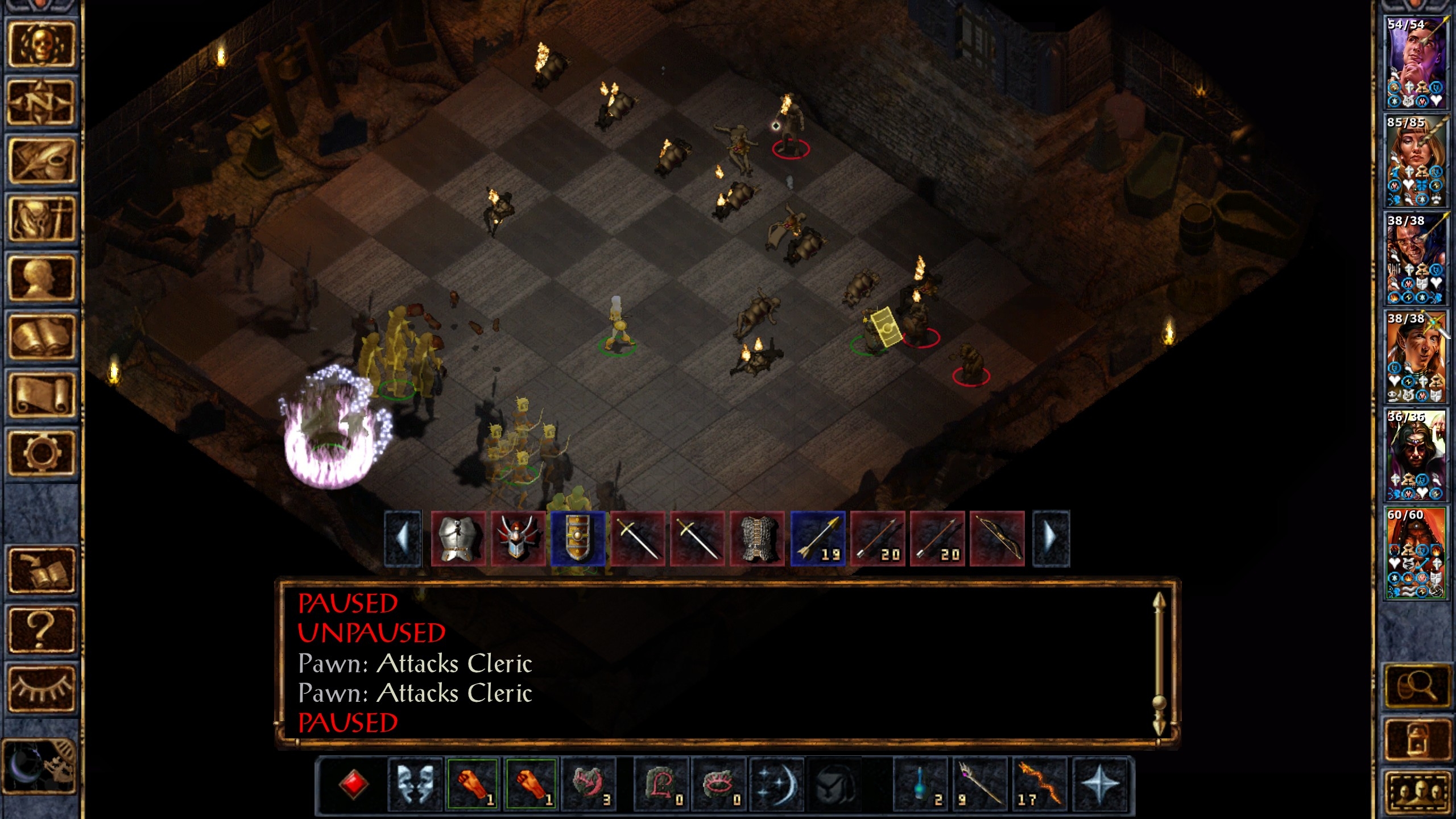Choose the highlighted golden arrow stack of 19

(818, 539)
